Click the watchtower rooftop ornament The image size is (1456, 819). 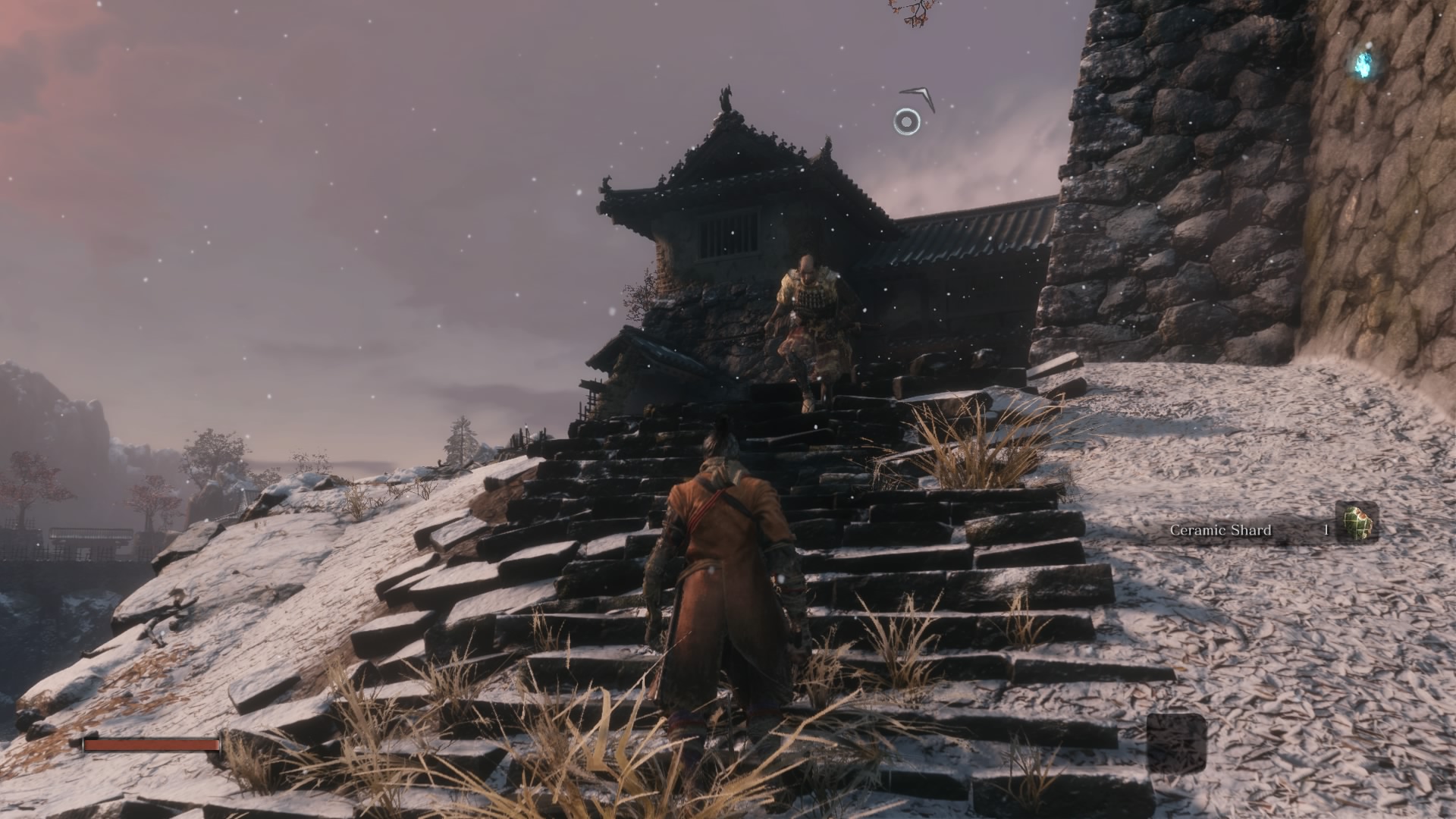coord(726,99)
